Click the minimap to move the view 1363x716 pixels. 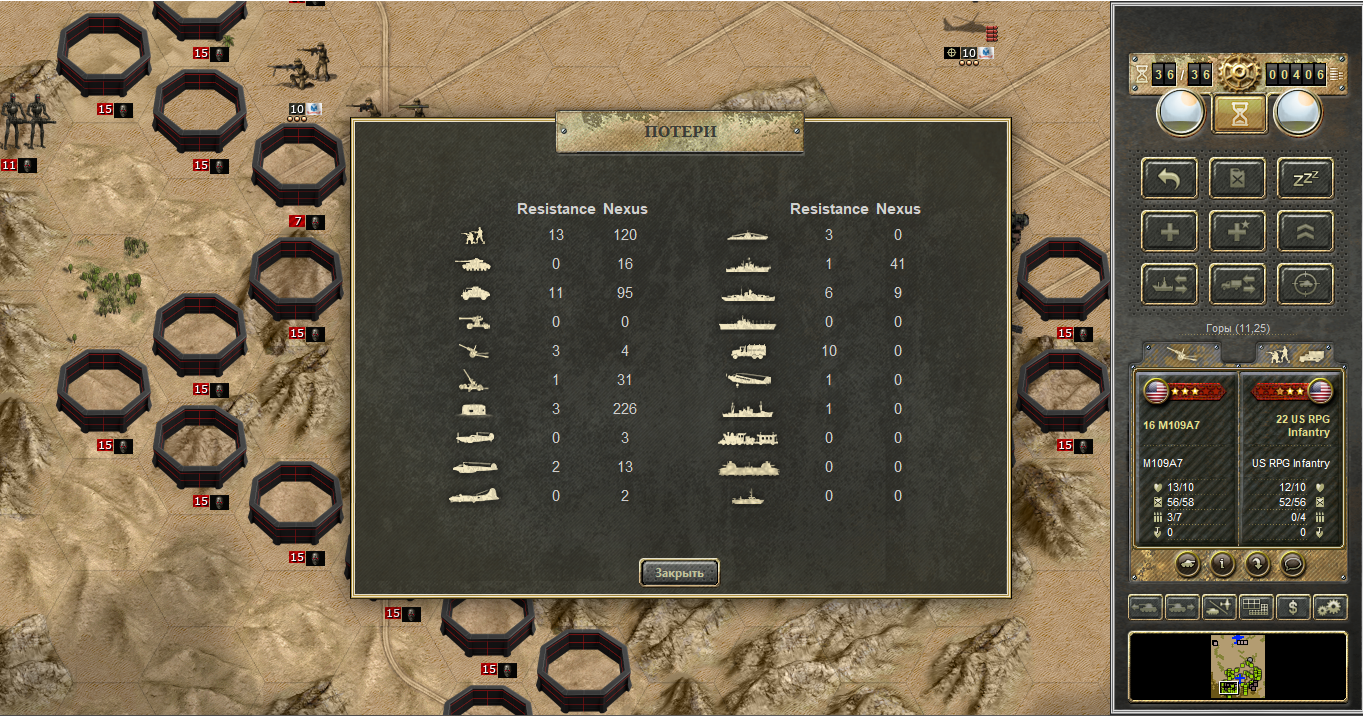(x=1238, y=666)
